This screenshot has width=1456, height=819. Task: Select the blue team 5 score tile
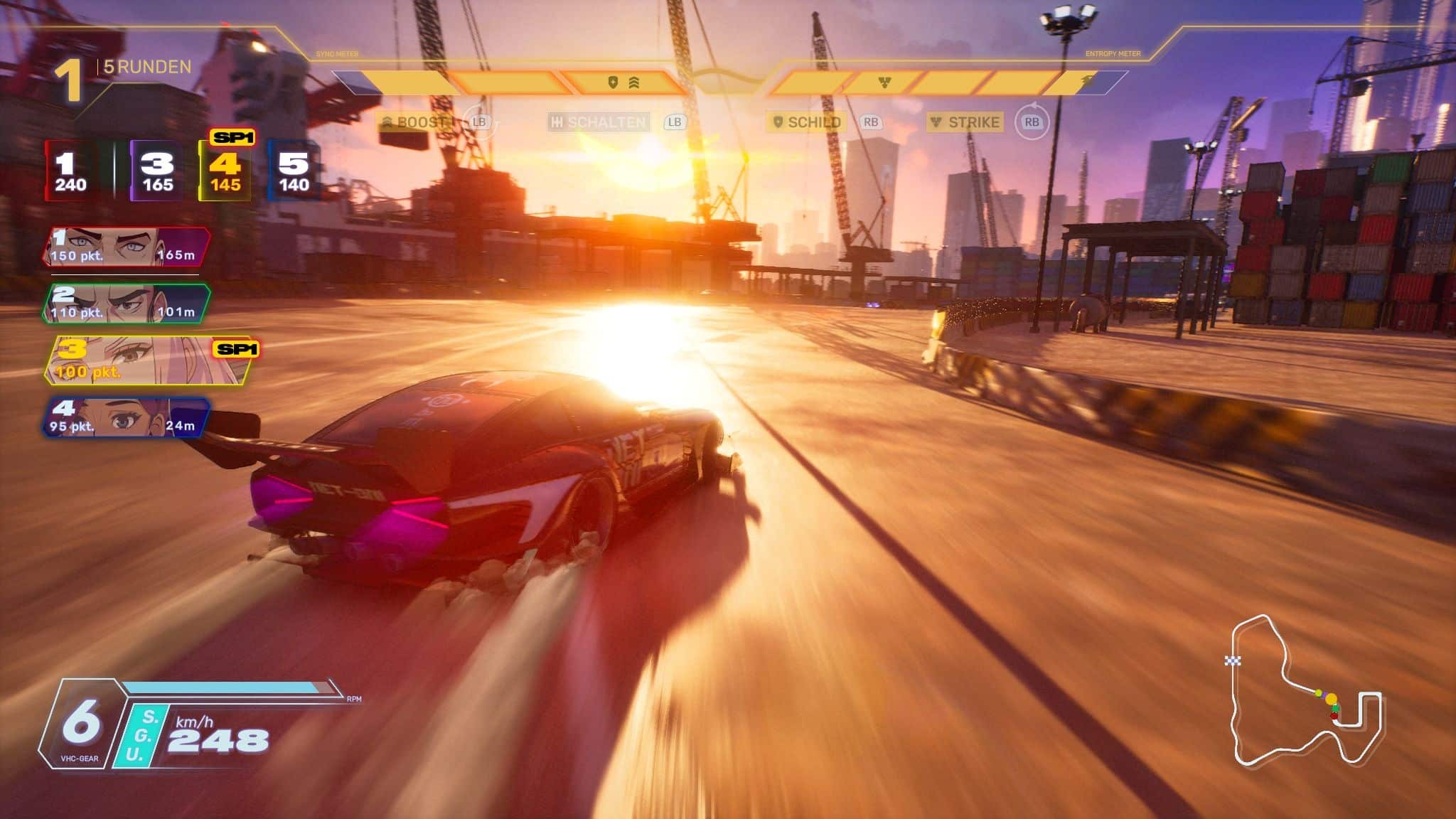pyautogui.click(x=293, y=171)
